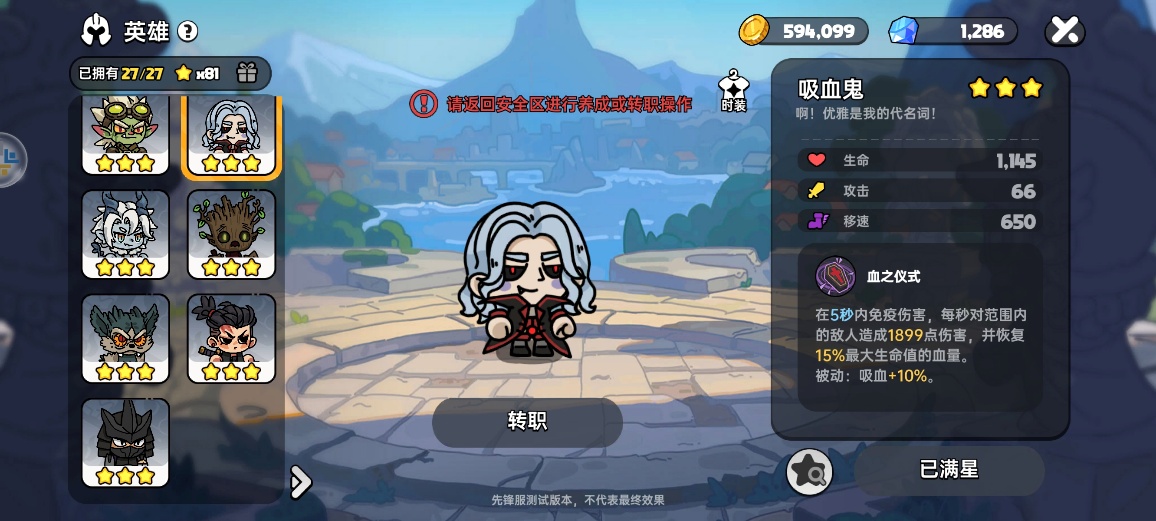Tap the gold coin currency icon

(754, 31)
